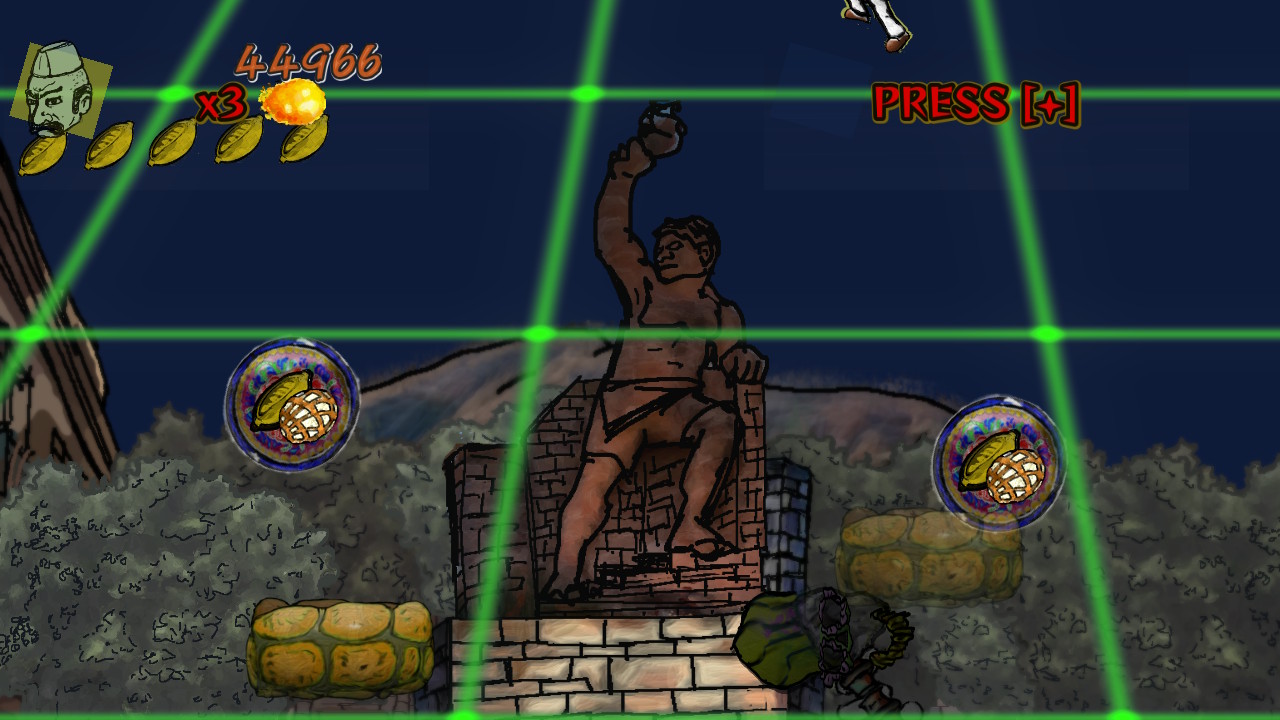
Task: Click the second bread-loaf life icon
Action: pyautogui.click(x=112, y=146)
